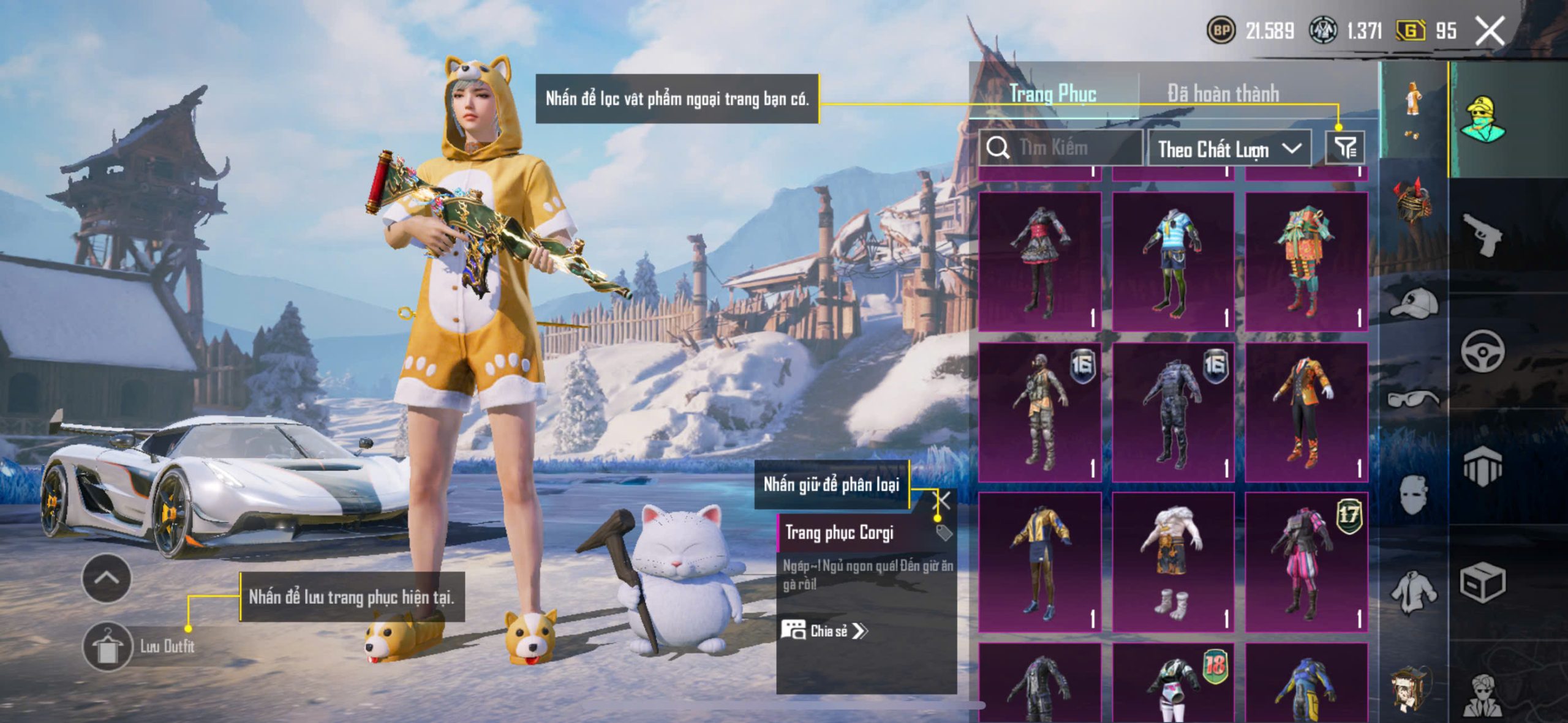1568x723 pixels.
Task: Open the steering wheel vehicle category
Action: click(1482, 351)
